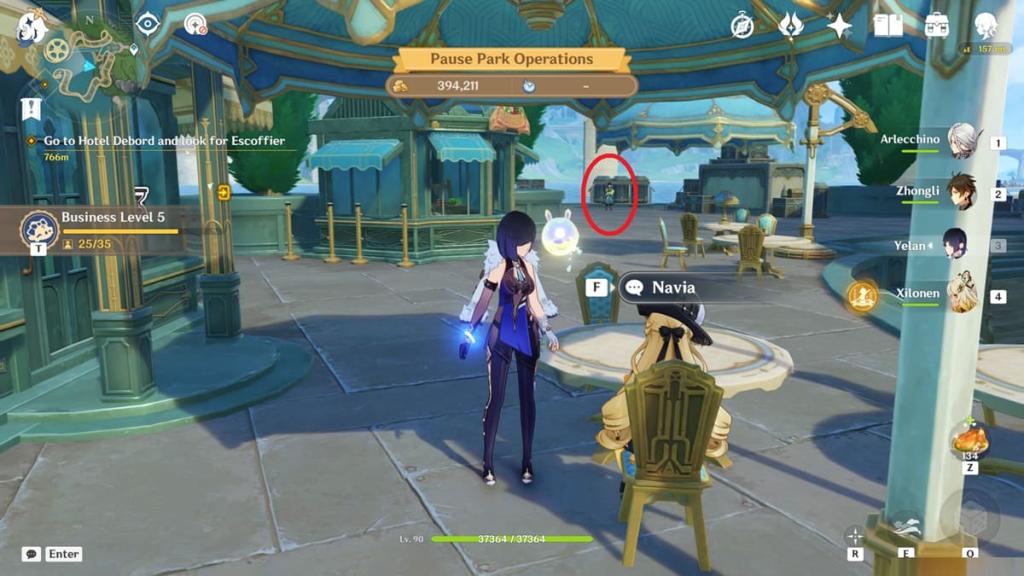Image resolution: width=1024 pixels, height=576 pixels.
Task: Open the winged emblem icon in top bar
Action: pyautogui.click(x=791, y=26)
